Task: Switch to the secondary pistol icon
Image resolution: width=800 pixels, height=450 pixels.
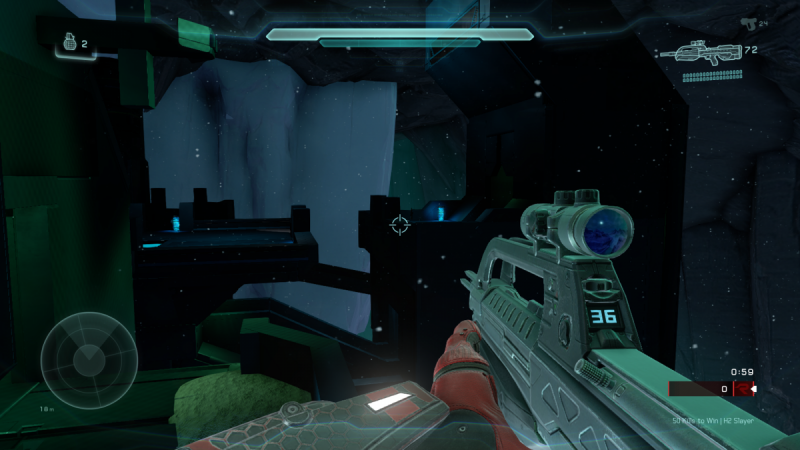Action: [x=747, y=22]
